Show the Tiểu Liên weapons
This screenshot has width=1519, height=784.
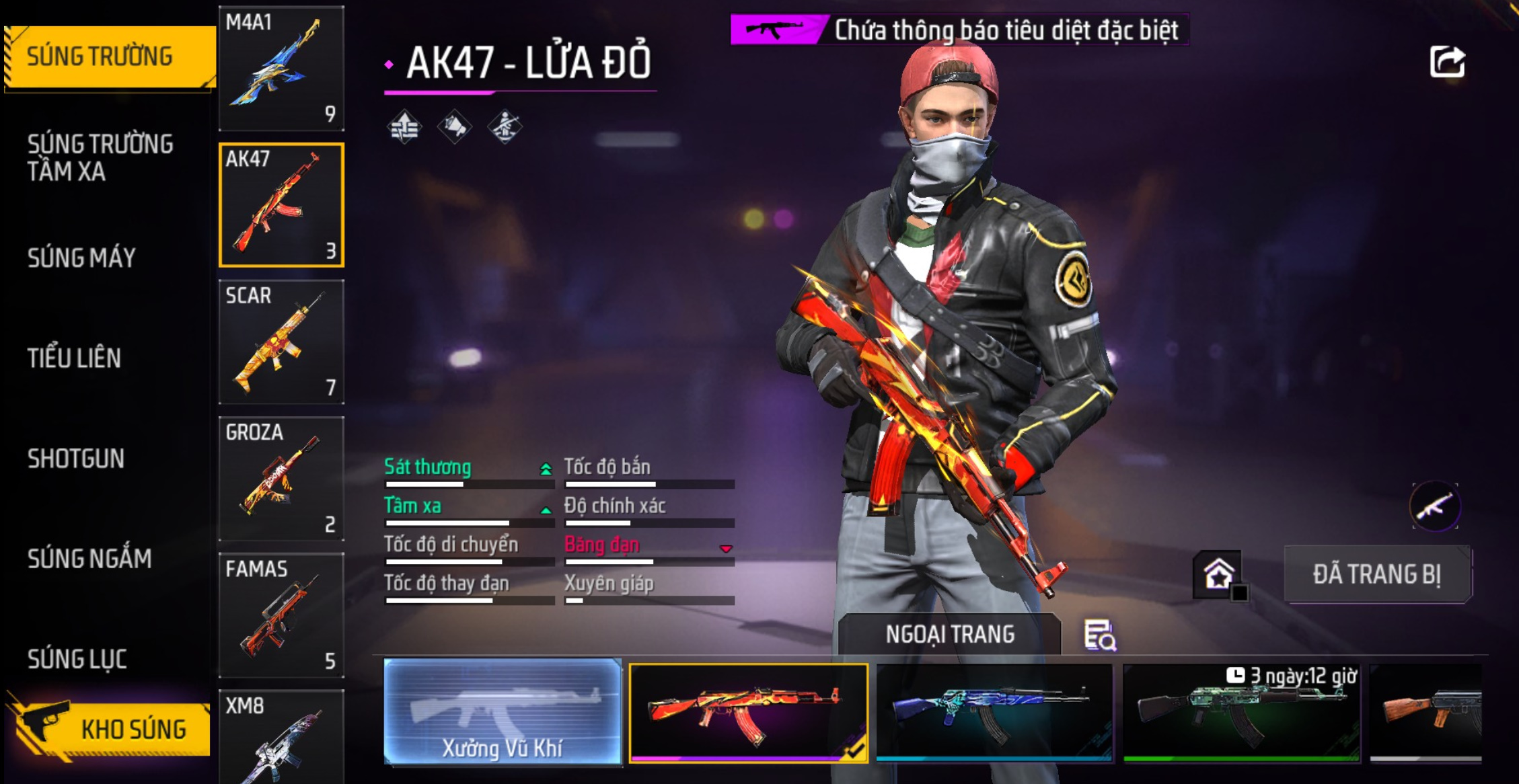pos(74,358)
